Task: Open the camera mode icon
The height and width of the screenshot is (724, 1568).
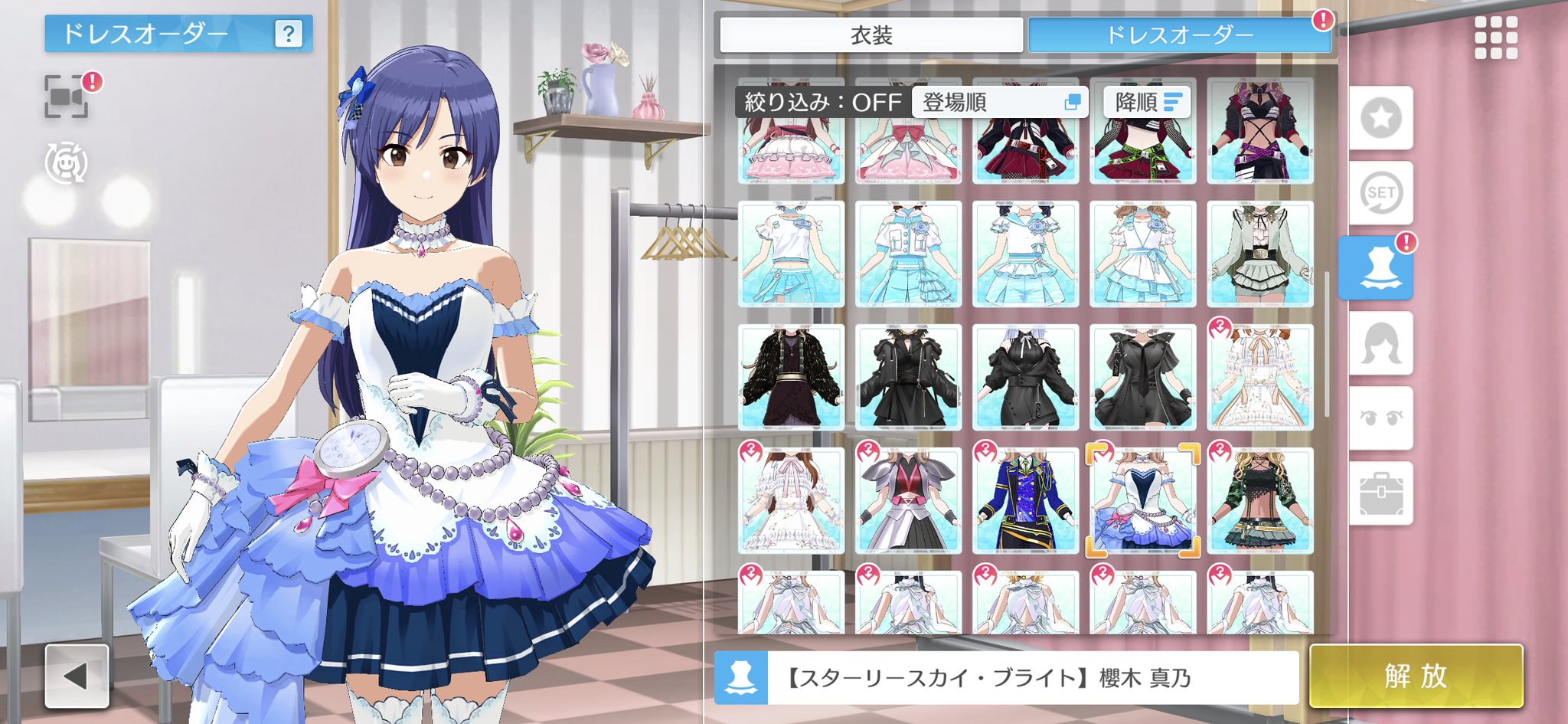Action: coord(67,97)
